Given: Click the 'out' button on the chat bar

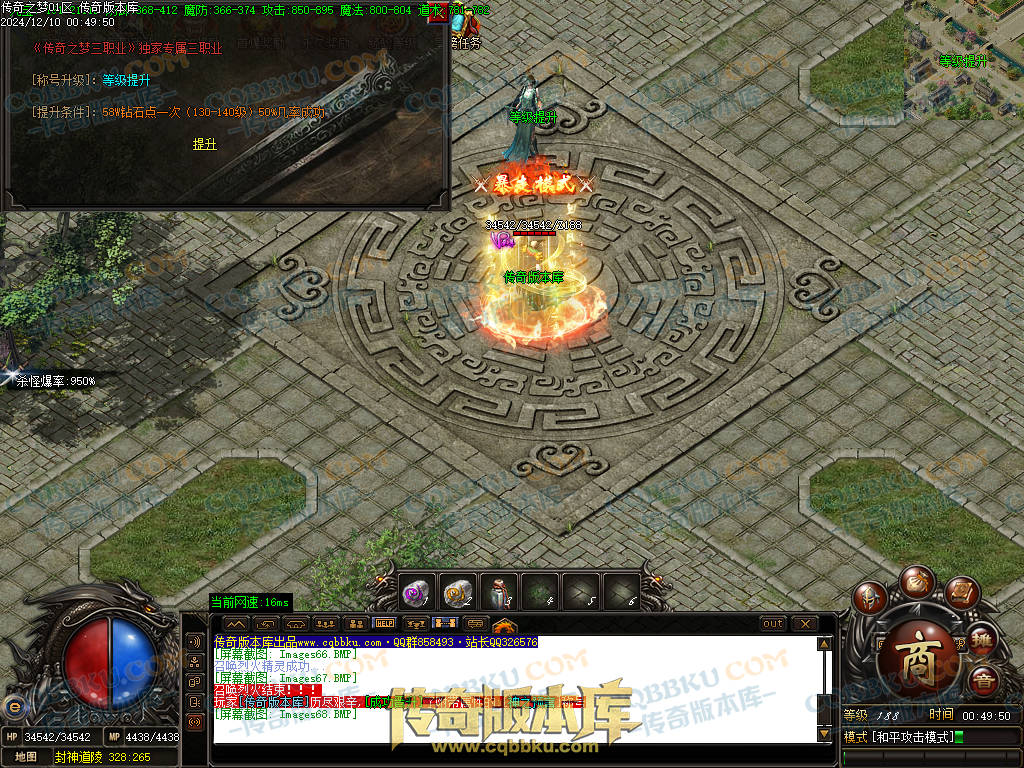Looking at the screenshot, I should click(773, 623).
